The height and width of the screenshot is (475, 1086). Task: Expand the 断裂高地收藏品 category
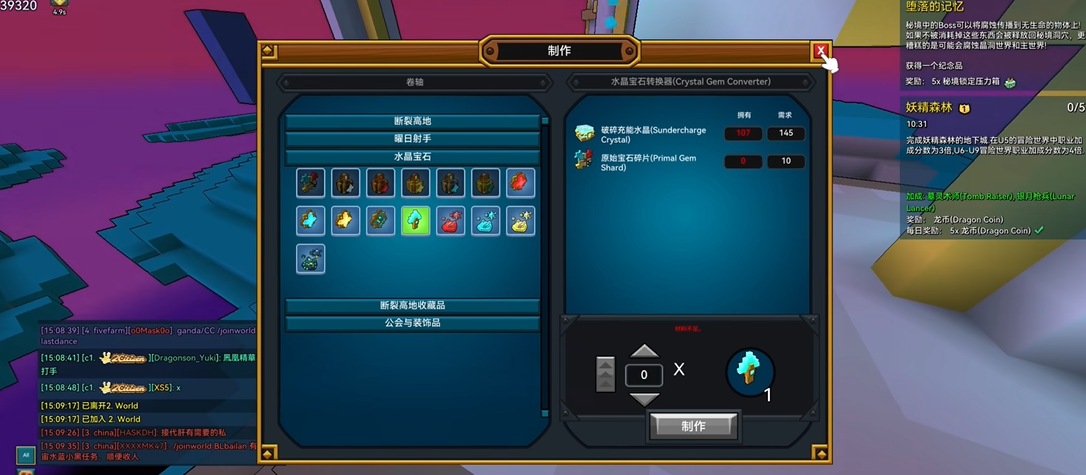[412, 306]
